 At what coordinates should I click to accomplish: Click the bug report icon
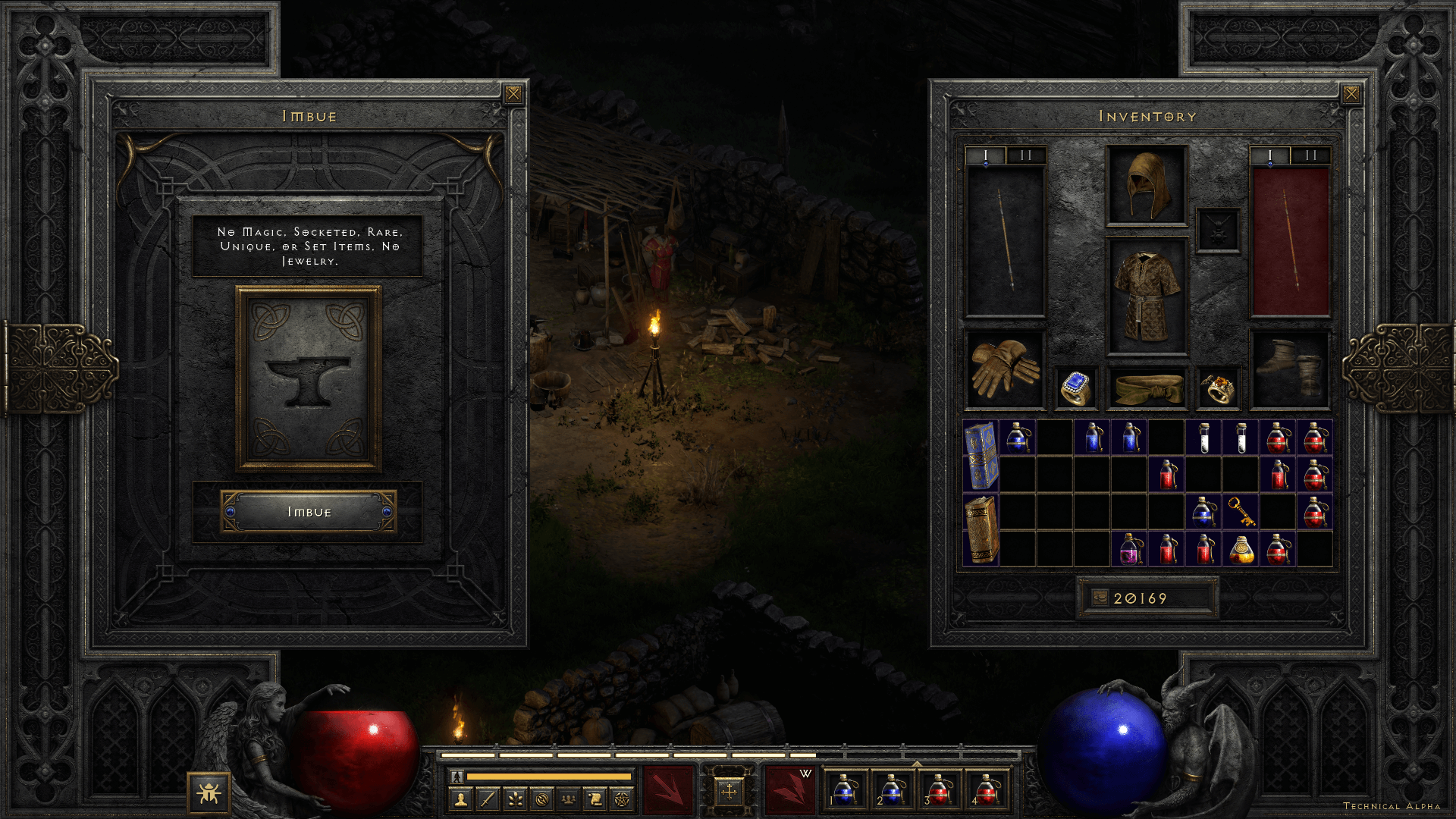tap(209, 793)
